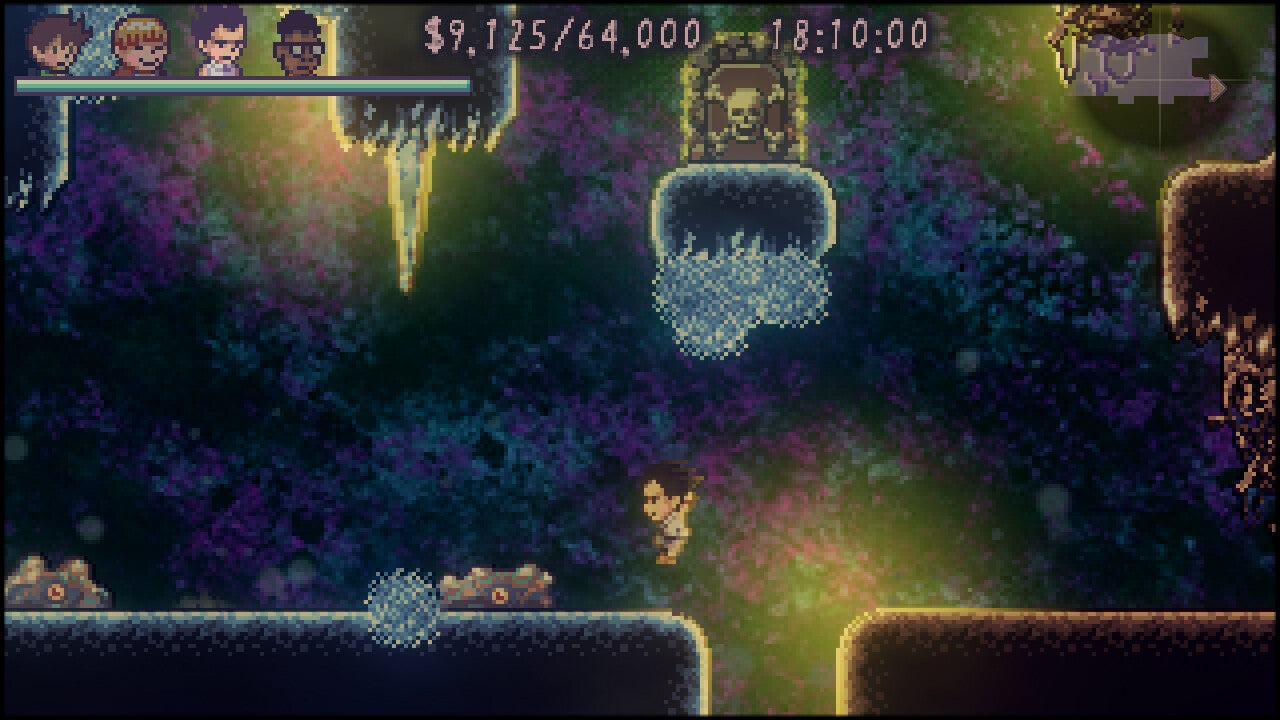The width and height of the screenshot is (1280, 720).
Task: Click the clock emblem on the right minecart
Action: (500, 594)
